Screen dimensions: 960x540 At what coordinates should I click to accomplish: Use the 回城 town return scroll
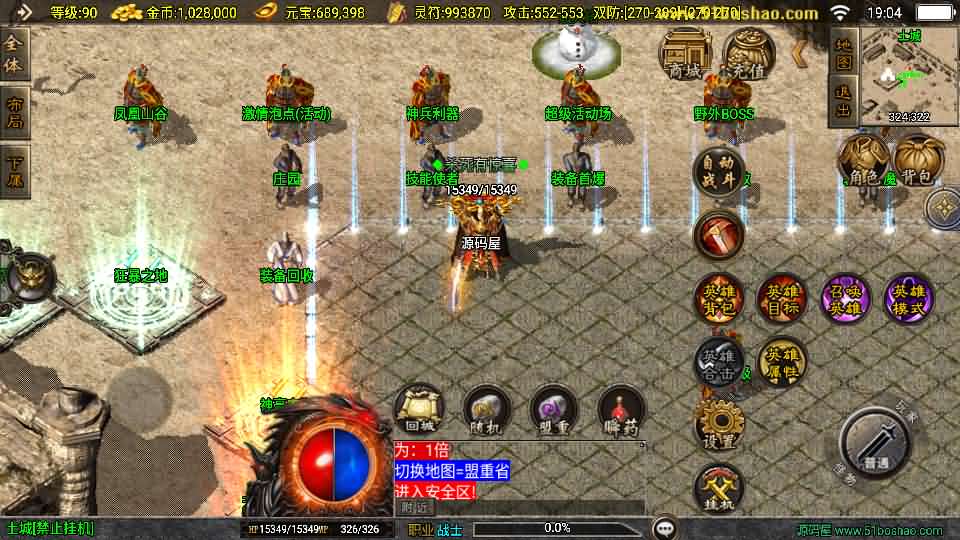tap(419, 410)
